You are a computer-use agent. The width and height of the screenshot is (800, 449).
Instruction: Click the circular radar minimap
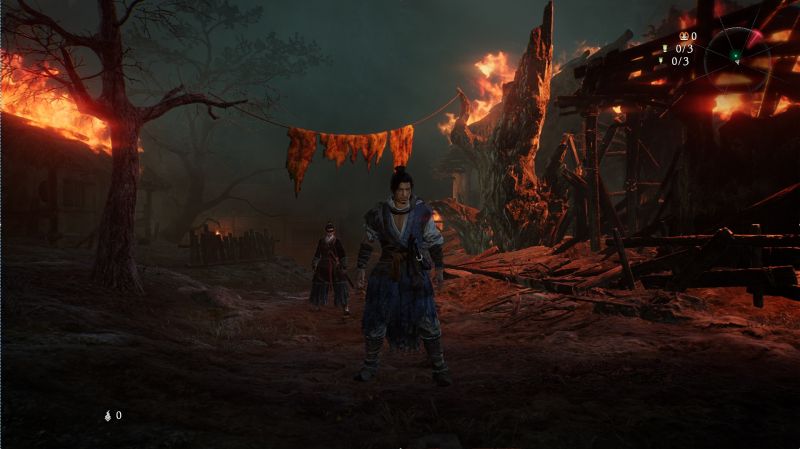[738, 55]
